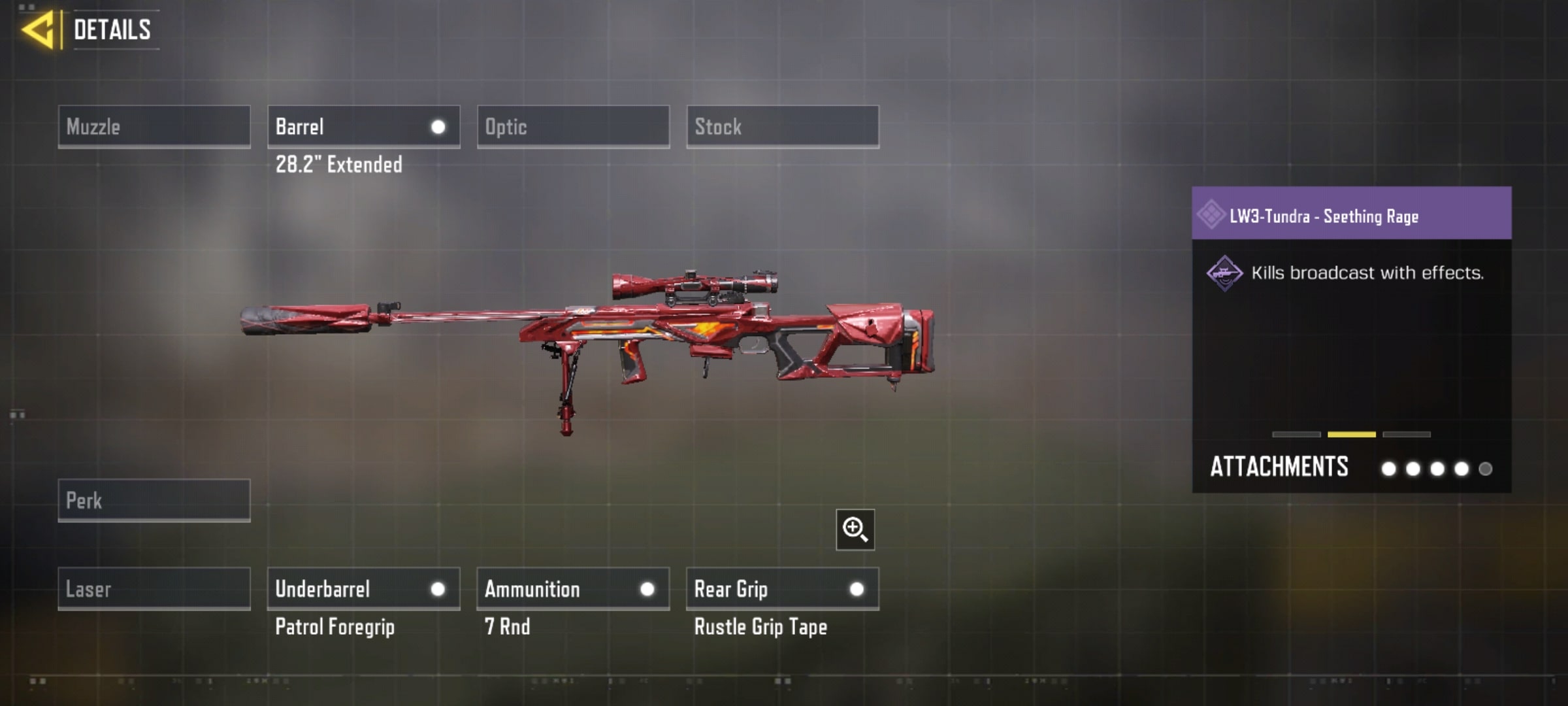Open the Ammunition attachment slot
The image size is (1568, 706).
(x=573, y=589)
